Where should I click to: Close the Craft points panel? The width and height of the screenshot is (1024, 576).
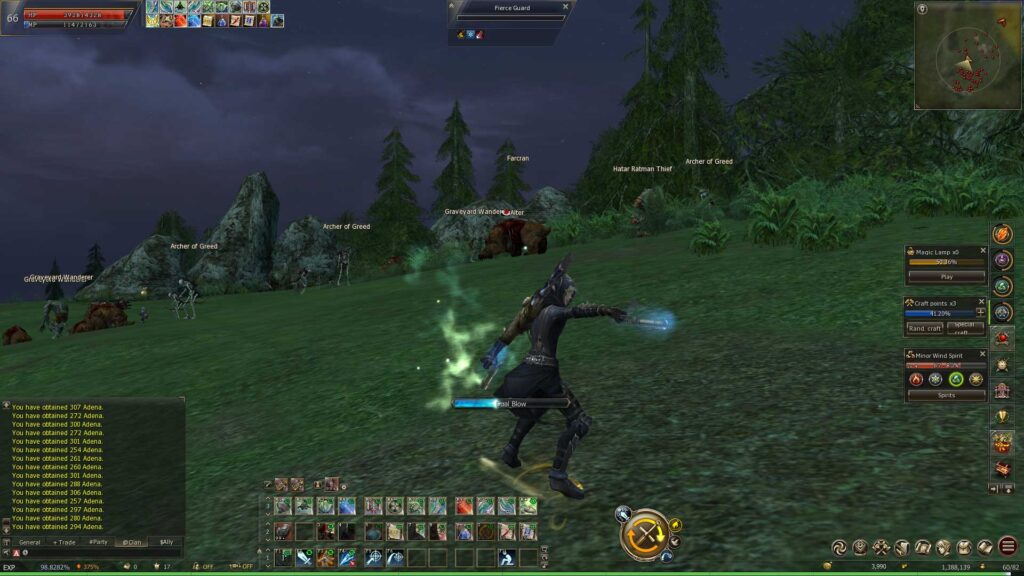click(982, 302)
